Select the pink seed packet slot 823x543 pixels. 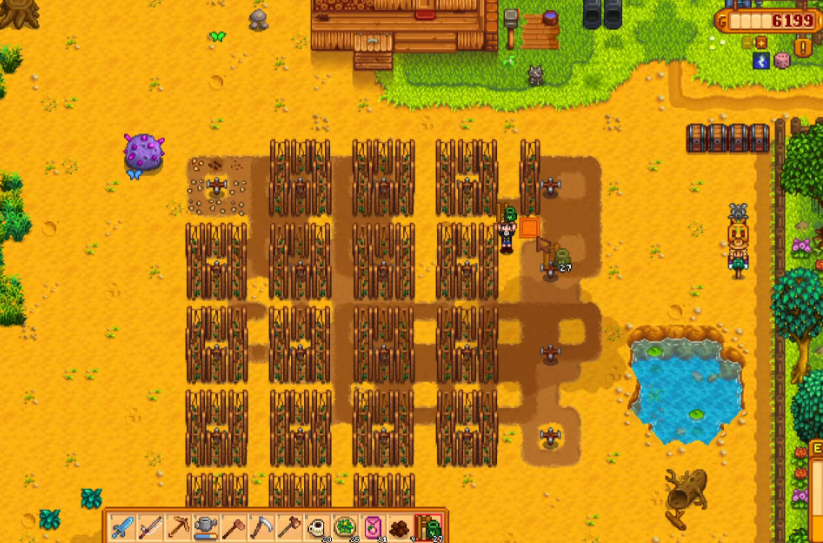coord(374,526)
